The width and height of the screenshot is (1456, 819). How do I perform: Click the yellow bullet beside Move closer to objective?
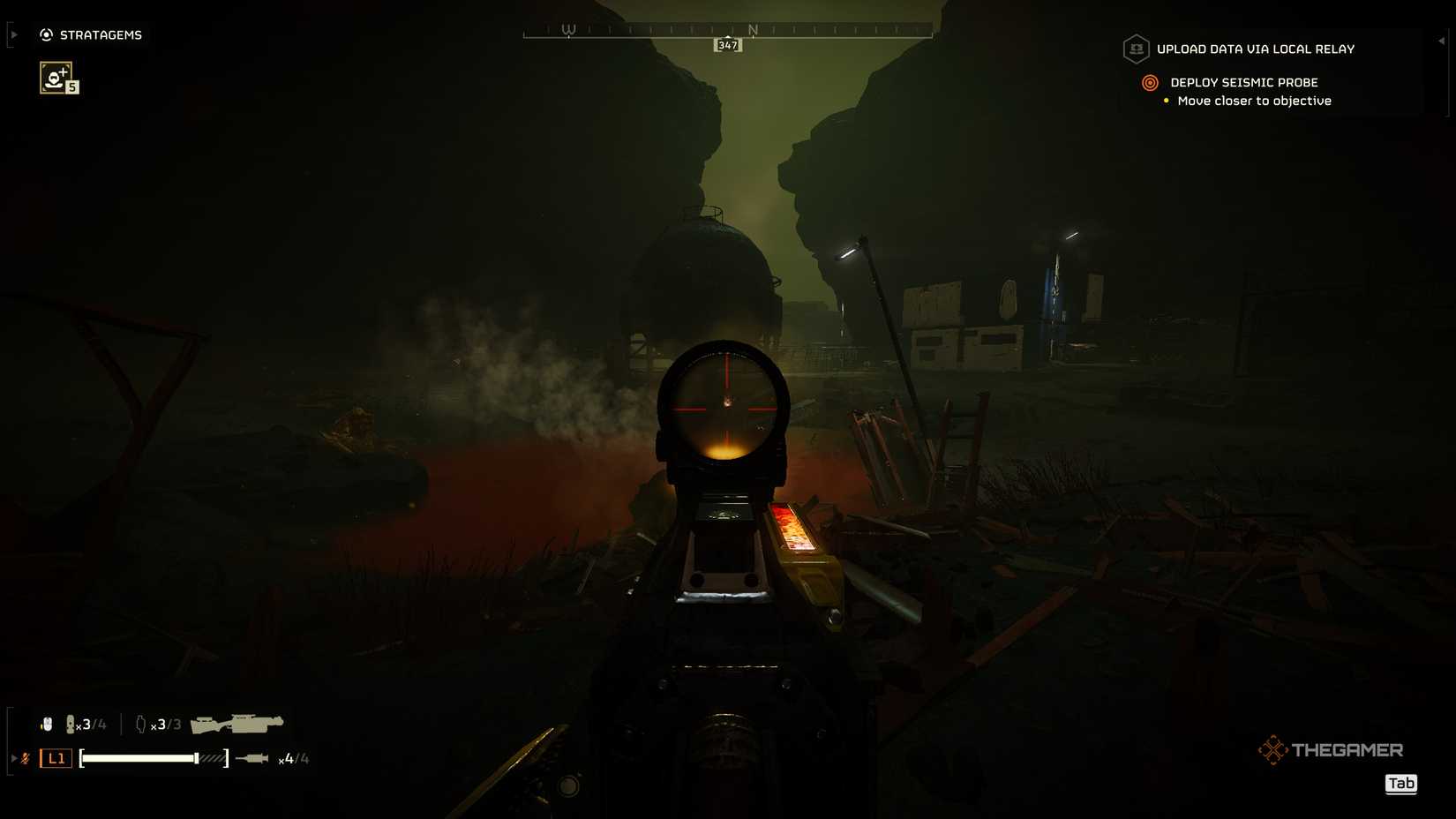click(1166, 101)
